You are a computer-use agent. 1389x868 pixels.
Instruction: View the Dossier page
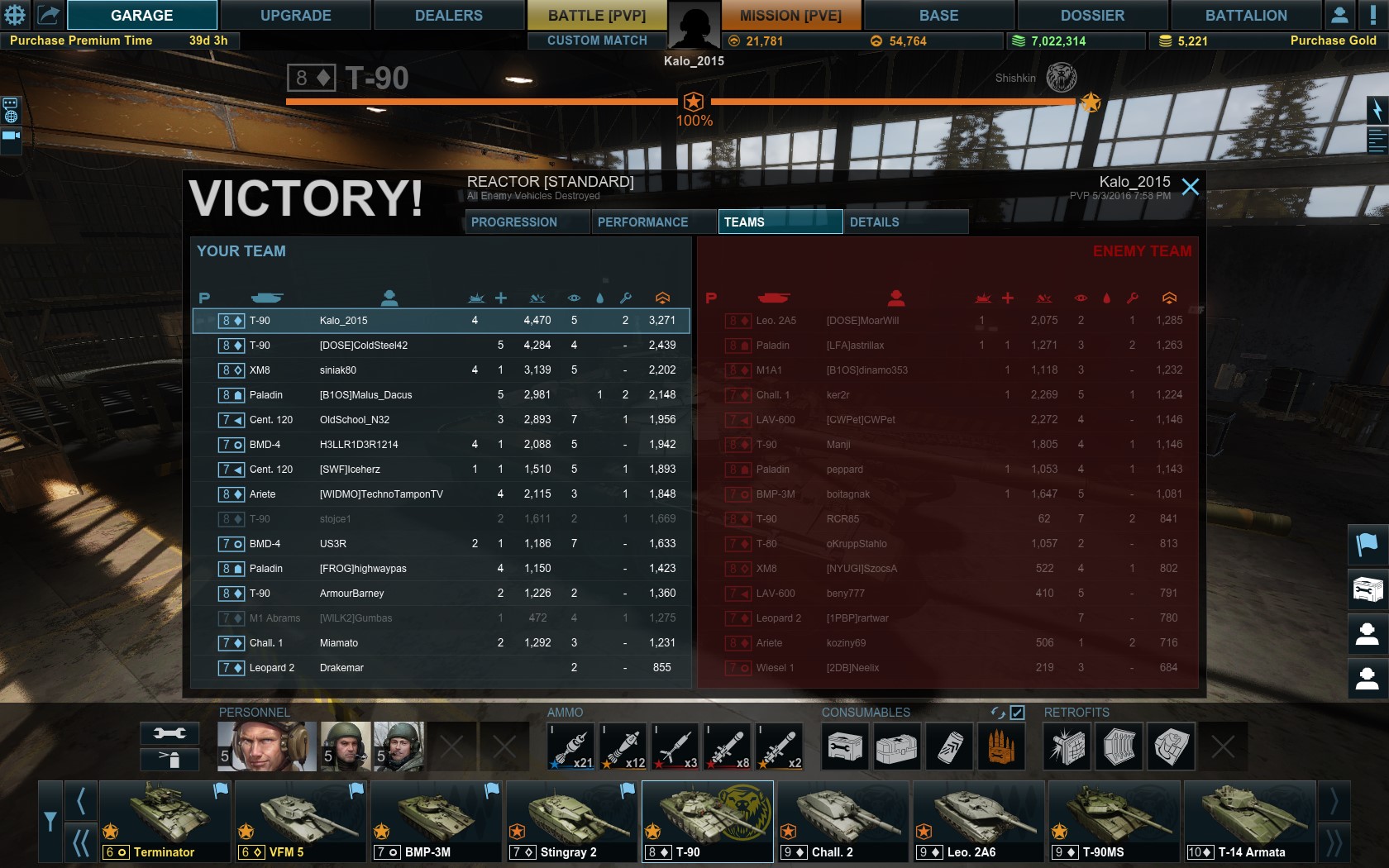coord(1092,15)
